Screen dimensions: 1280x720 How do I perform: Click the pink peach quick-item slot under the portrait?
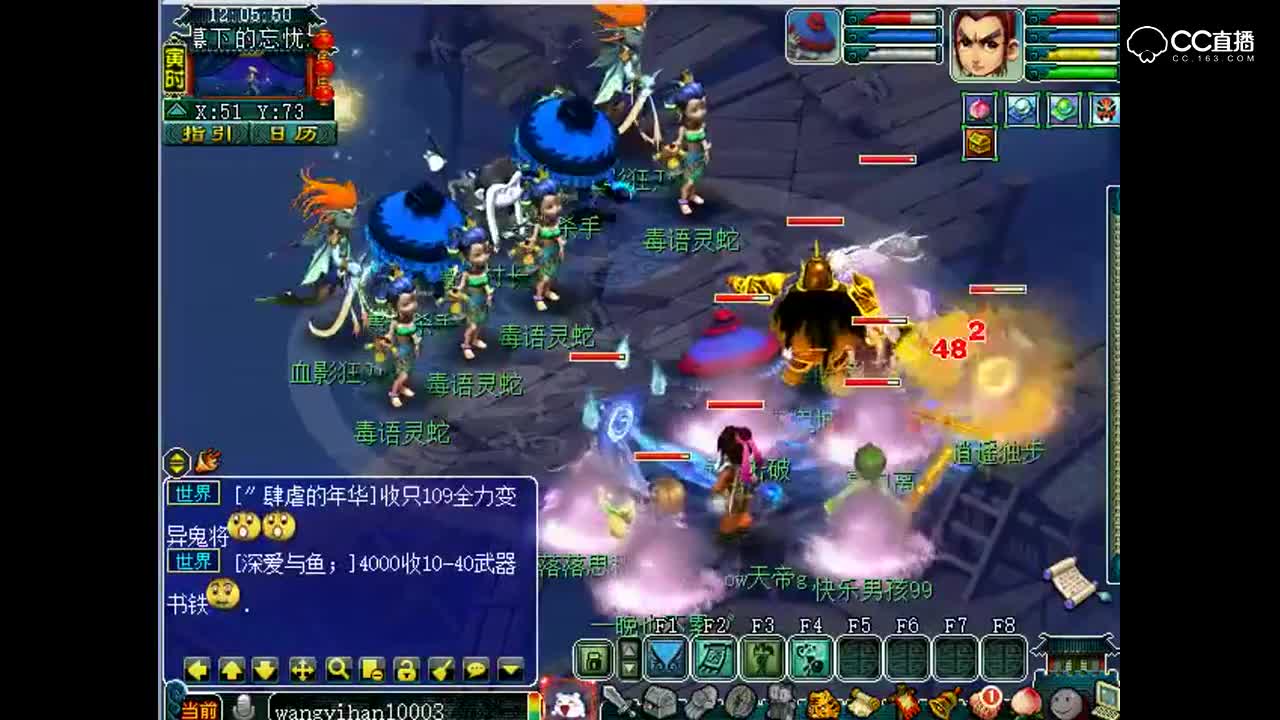[978, 108]
